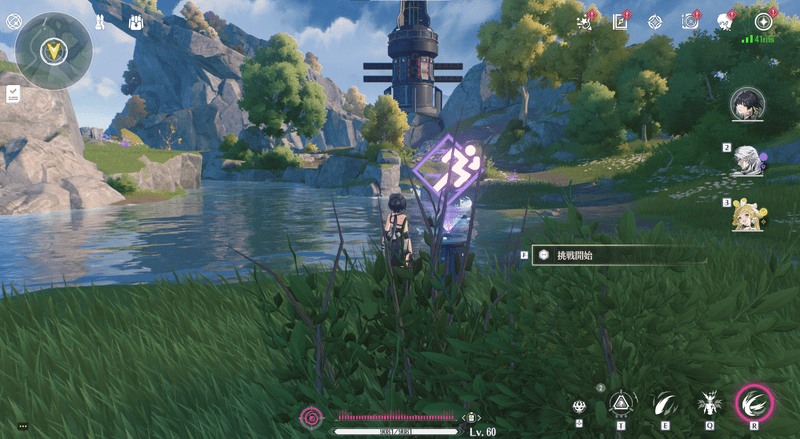Viewport: 800px width, 439px height.
Task: Switch to the dark-haired character portrait
Action: click(x=746, y=103)
